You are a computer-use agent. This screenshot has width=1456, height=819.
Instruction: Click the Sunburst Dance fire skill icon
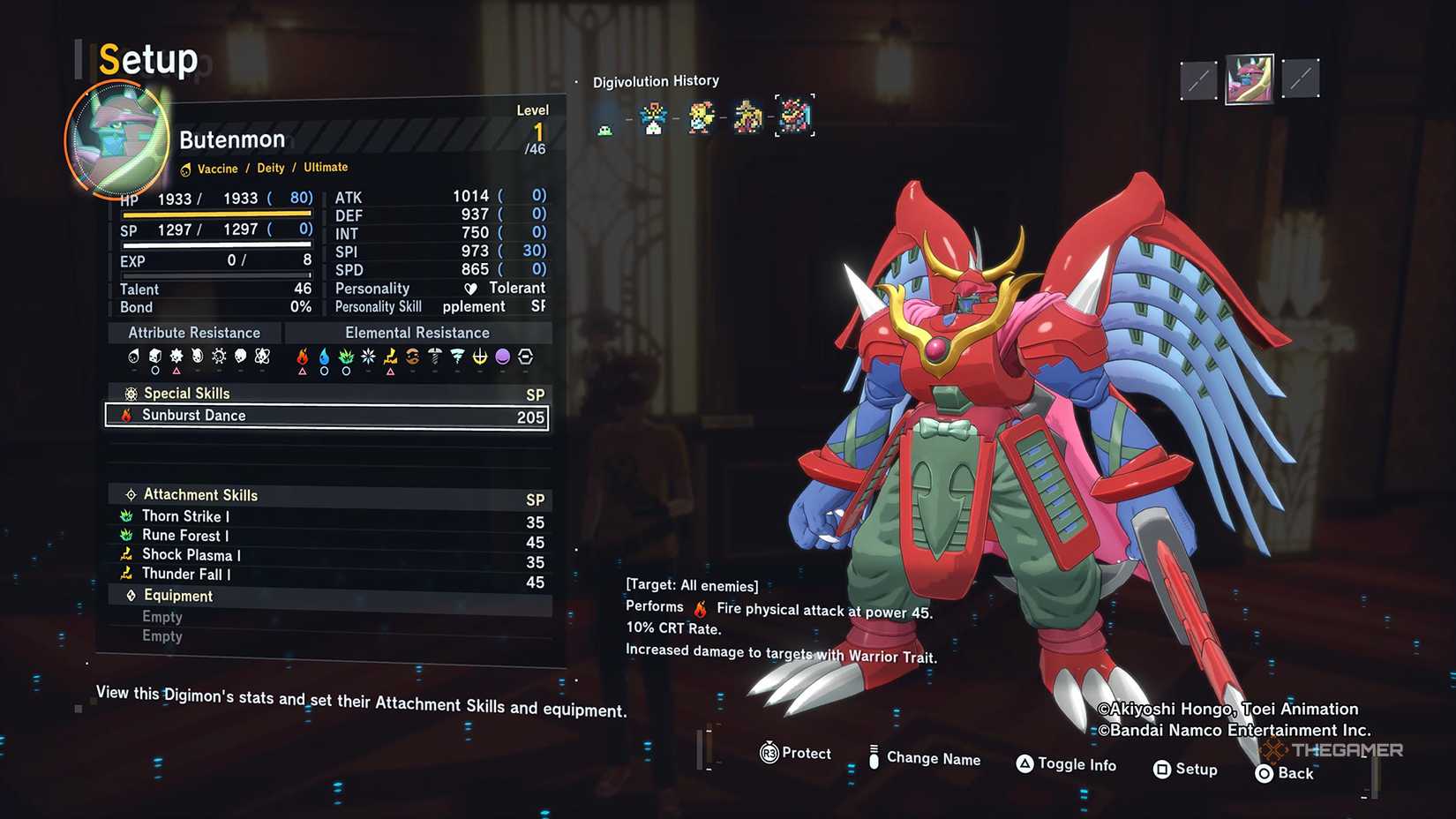click(x=126, y=416)
